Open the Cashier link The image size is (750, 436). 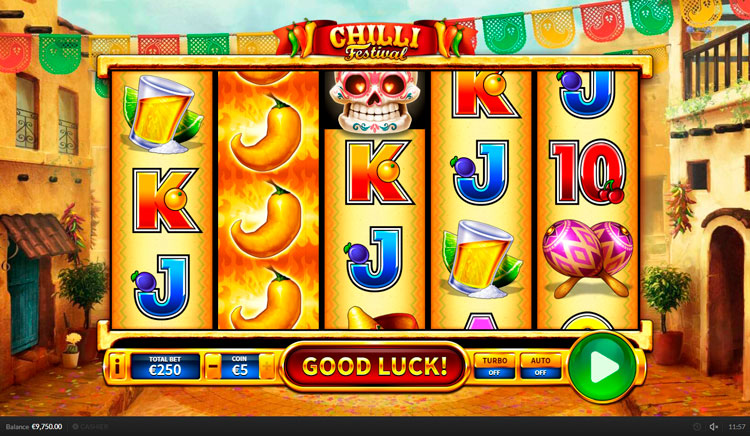point(90,427)
